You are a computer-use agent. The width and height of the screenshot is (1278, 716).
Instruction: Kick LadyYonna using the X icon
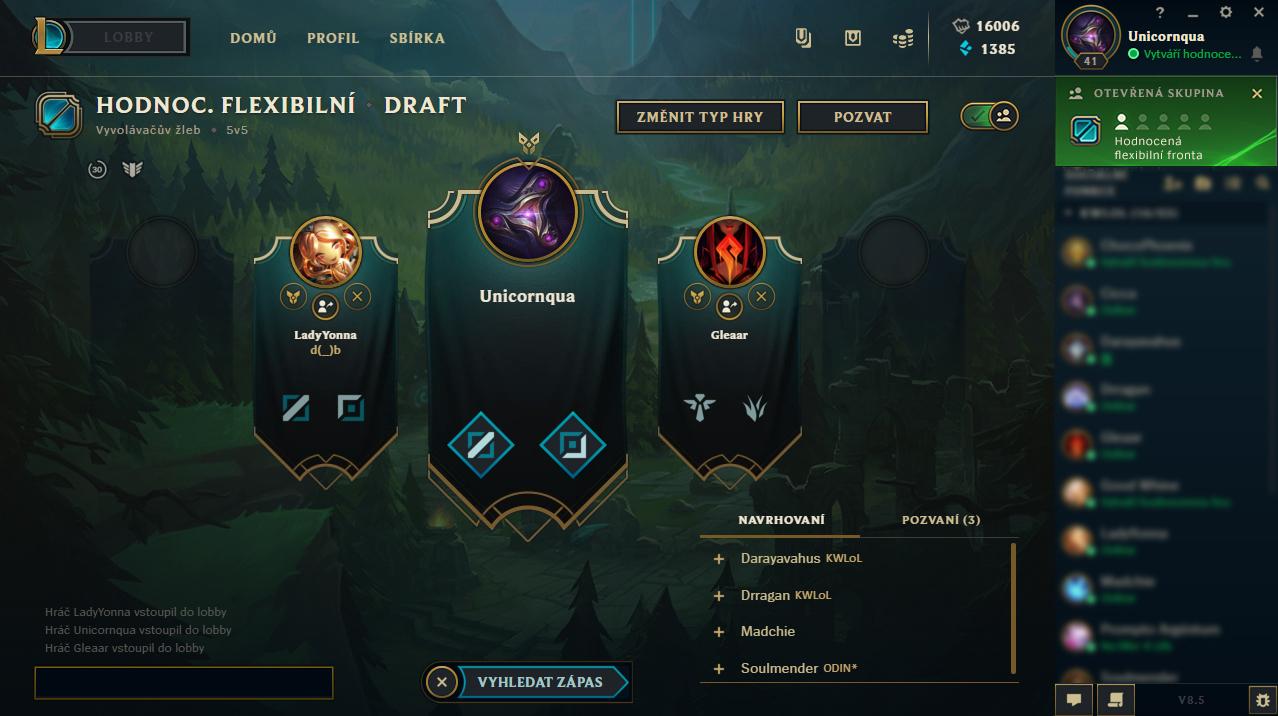tap(357, 296)
